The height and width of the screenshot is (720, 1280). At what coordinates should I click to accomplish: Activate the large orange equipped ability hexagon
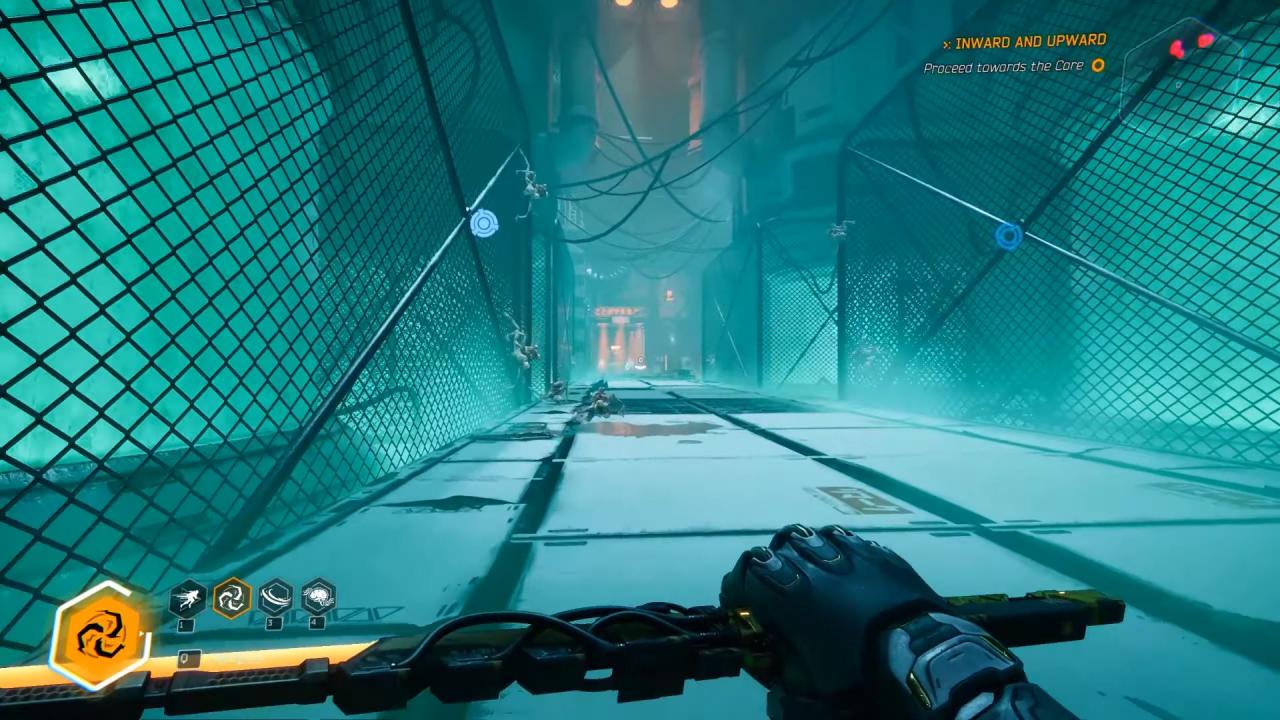[x=100, y=635]
